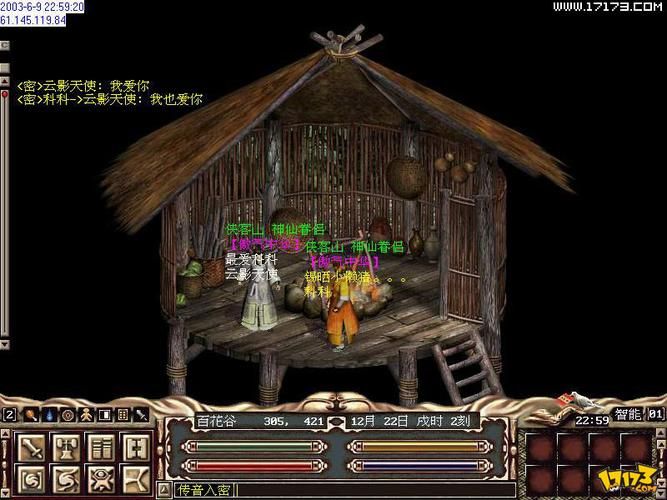Open the scroll-lines icon in the action panel

(100, 447)
